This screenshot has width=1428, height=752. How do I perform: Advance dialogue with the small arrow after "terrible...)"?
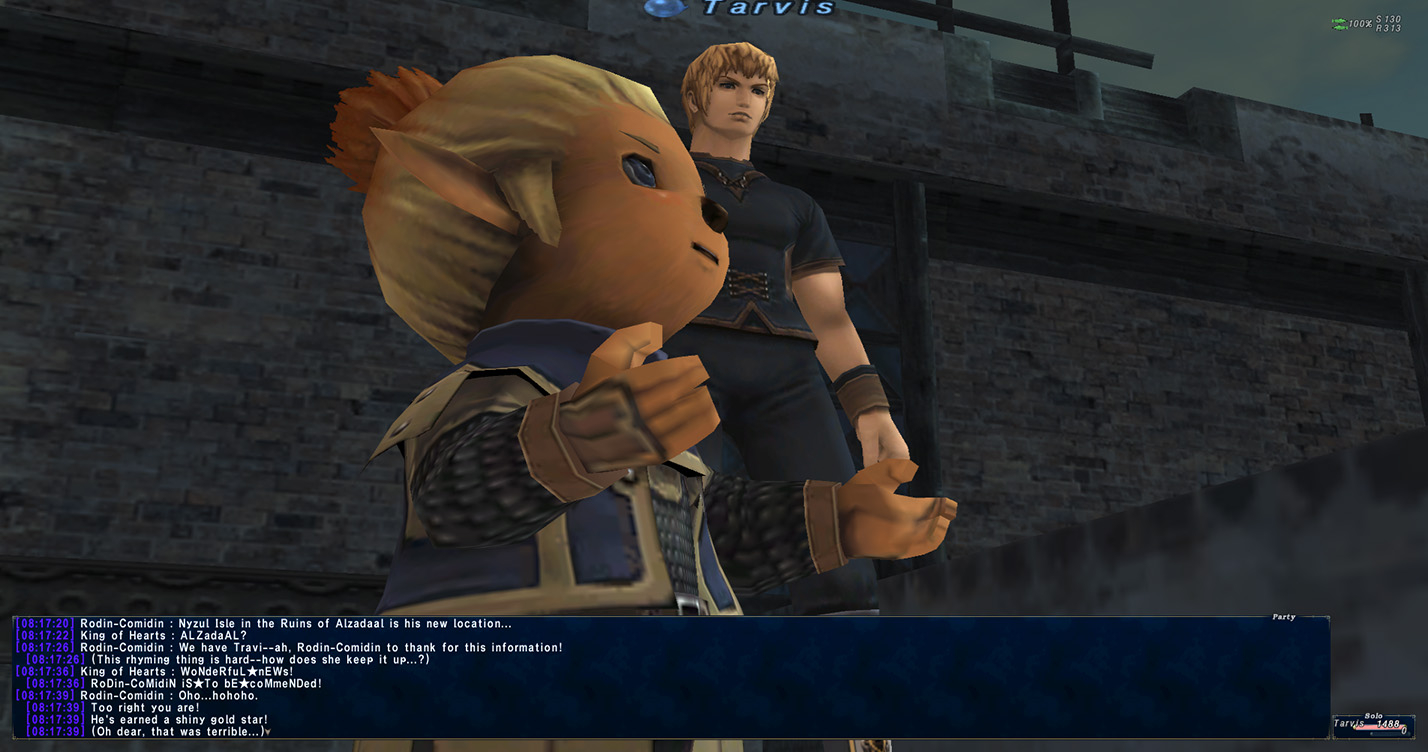click(x=269, y=732)
